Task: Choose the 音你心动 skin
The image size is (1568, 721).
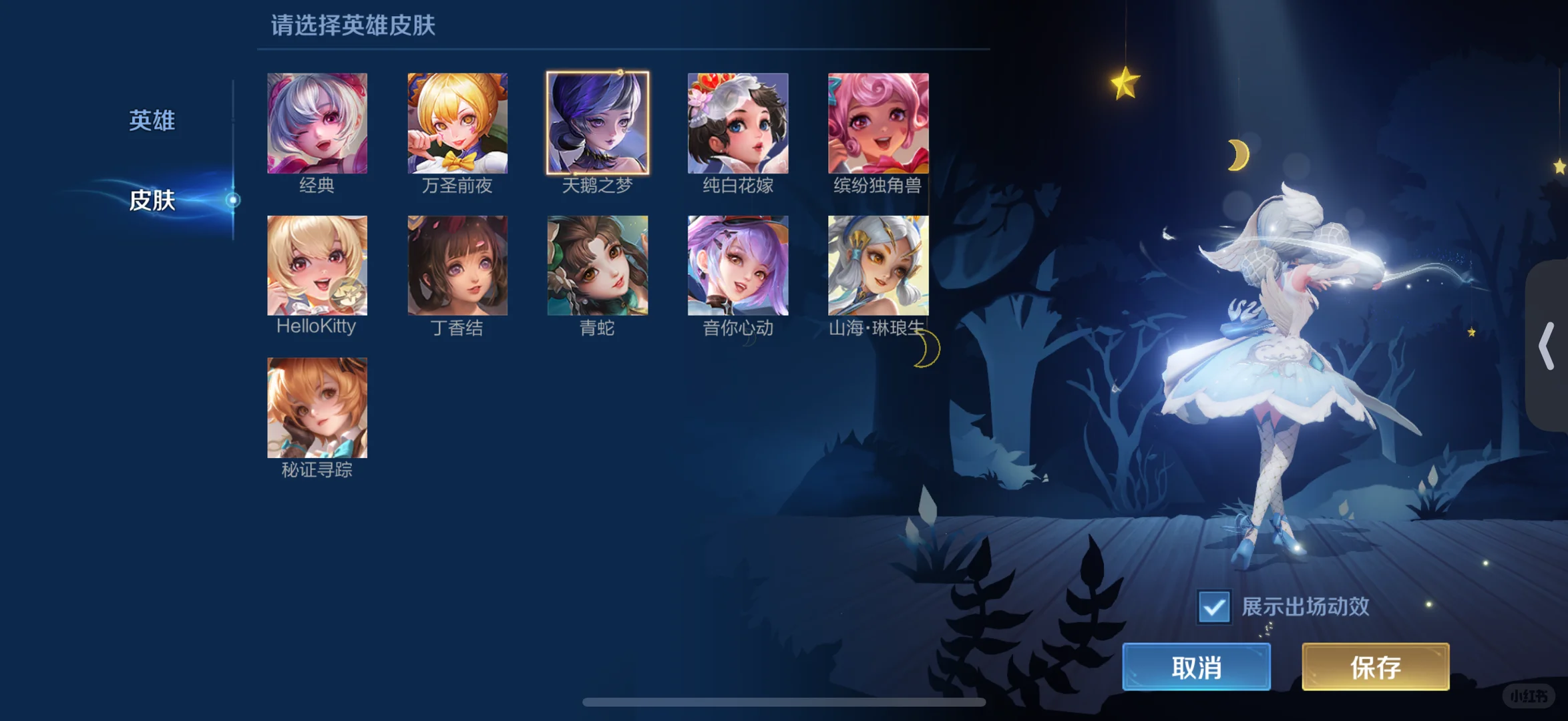Action: coord(737,265)
